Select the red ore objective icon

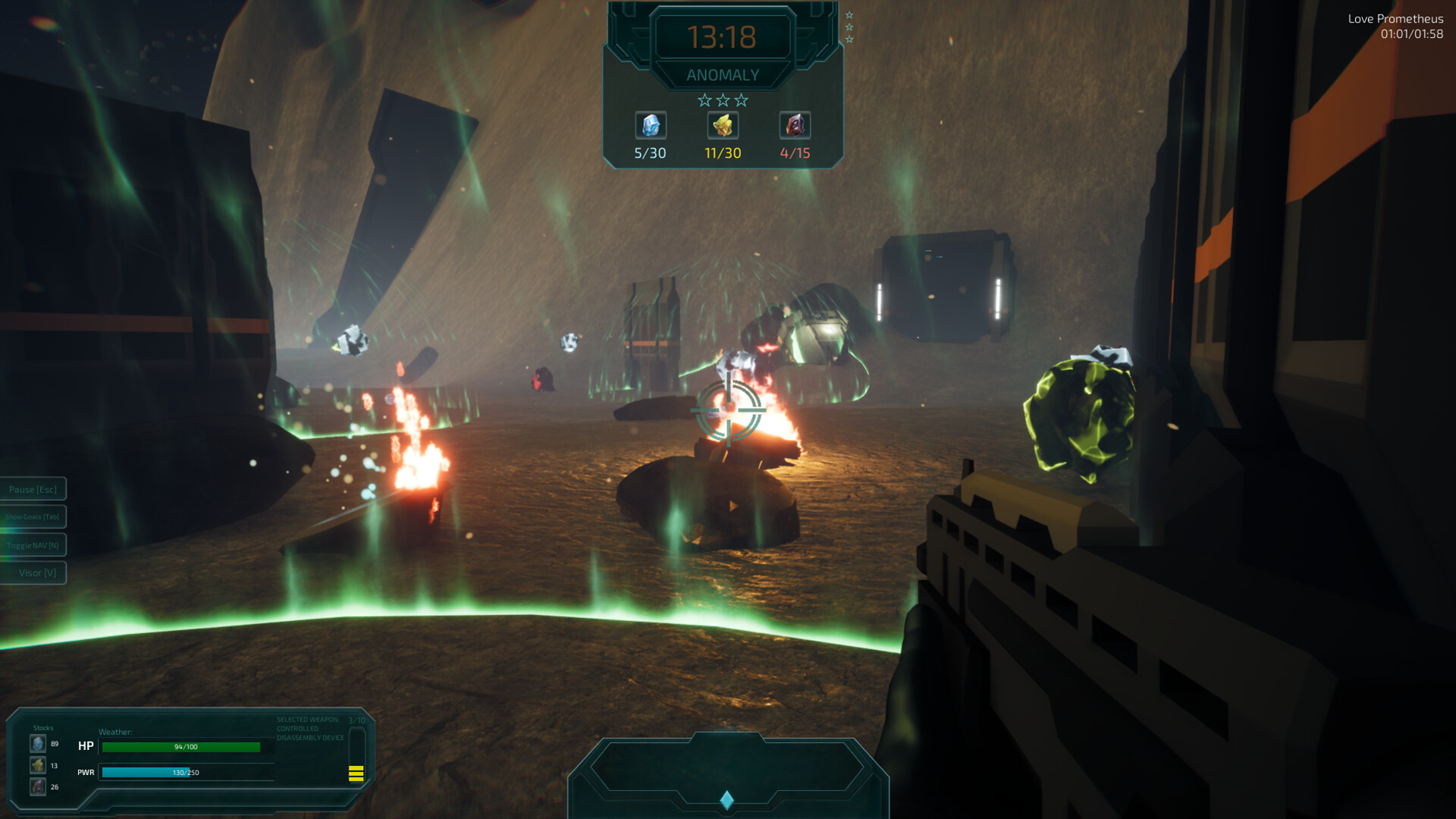coord(795,126)
